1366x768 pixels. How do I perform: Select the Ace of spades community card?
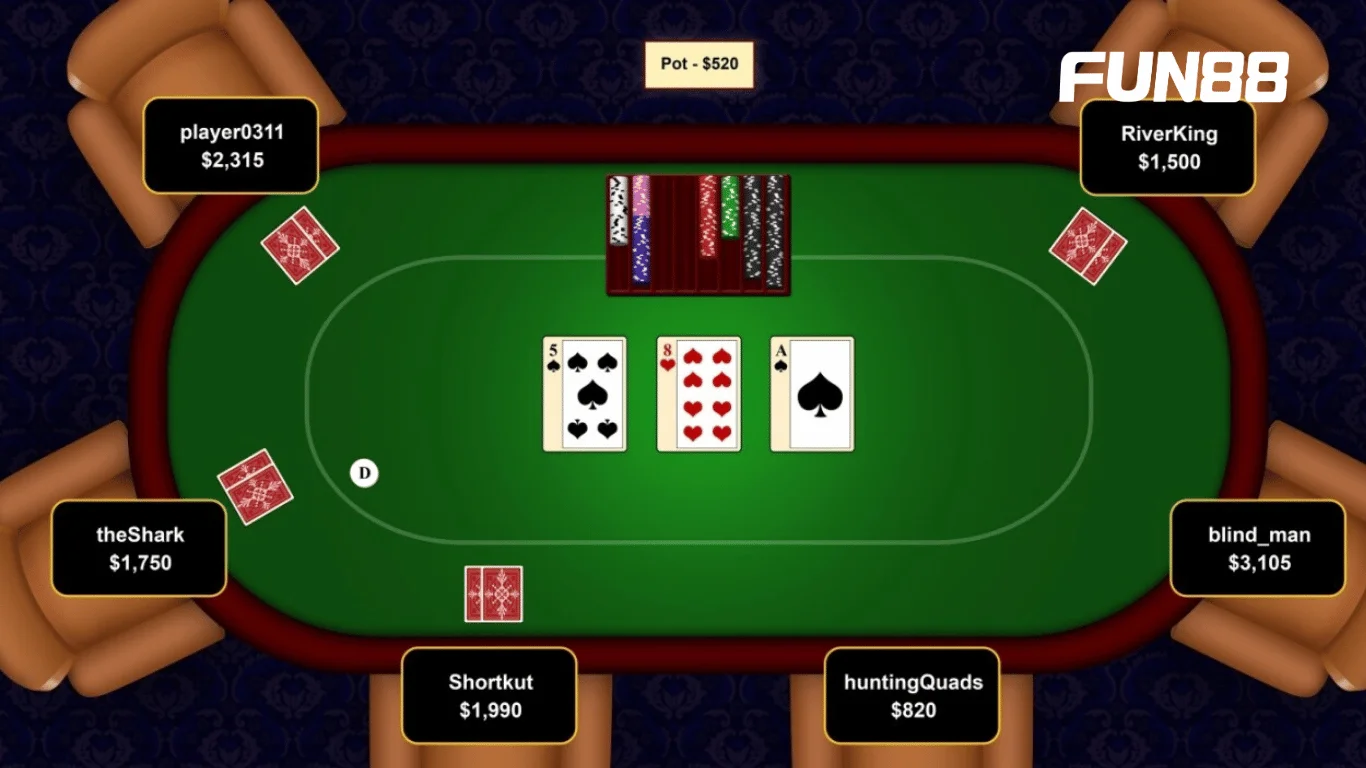pyautogui.click(x=811, y=394)
